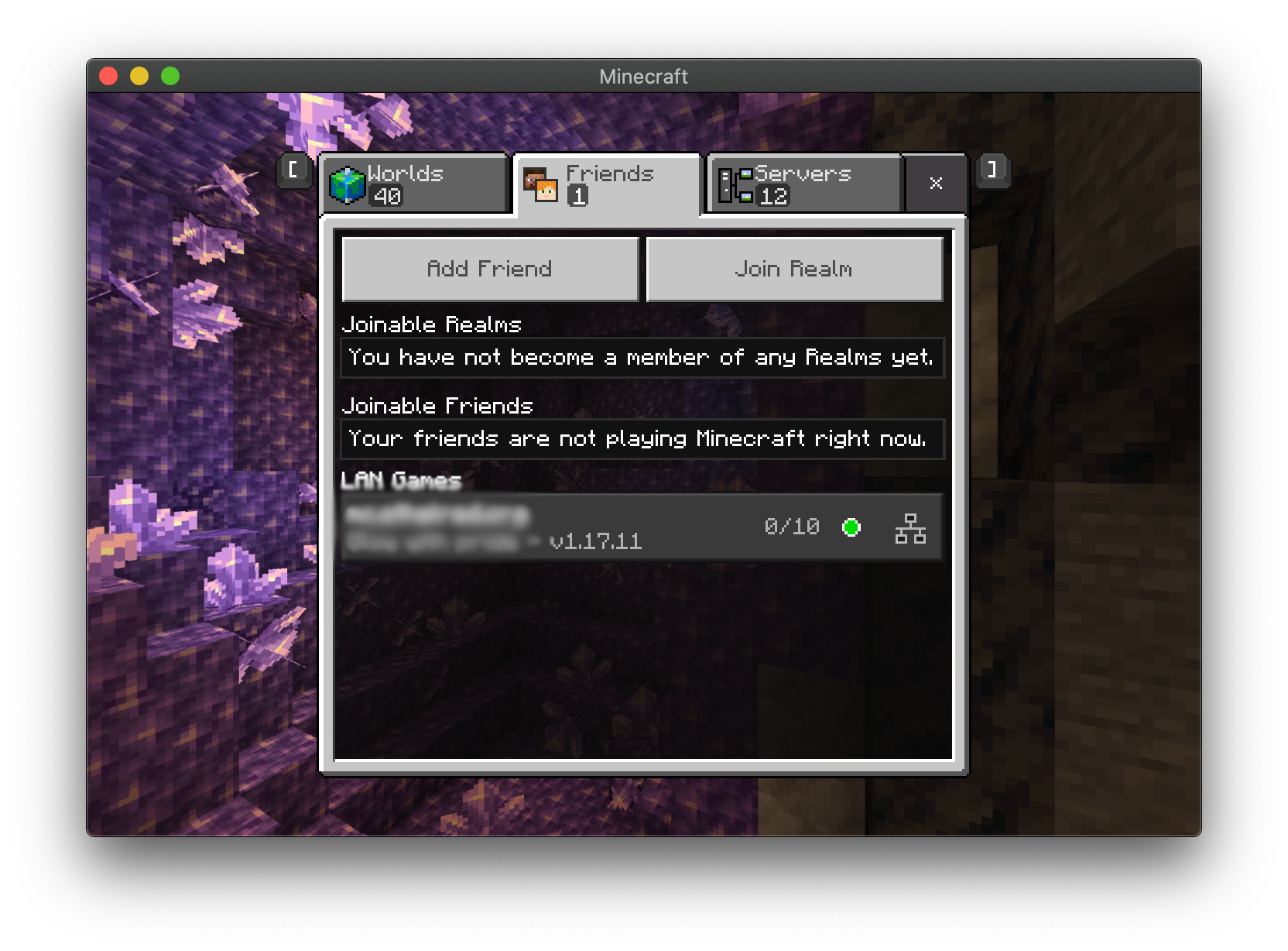Close the Minecraft window with red button
The width and height of the screenshot is (1288, 951).
click(108, 76)
